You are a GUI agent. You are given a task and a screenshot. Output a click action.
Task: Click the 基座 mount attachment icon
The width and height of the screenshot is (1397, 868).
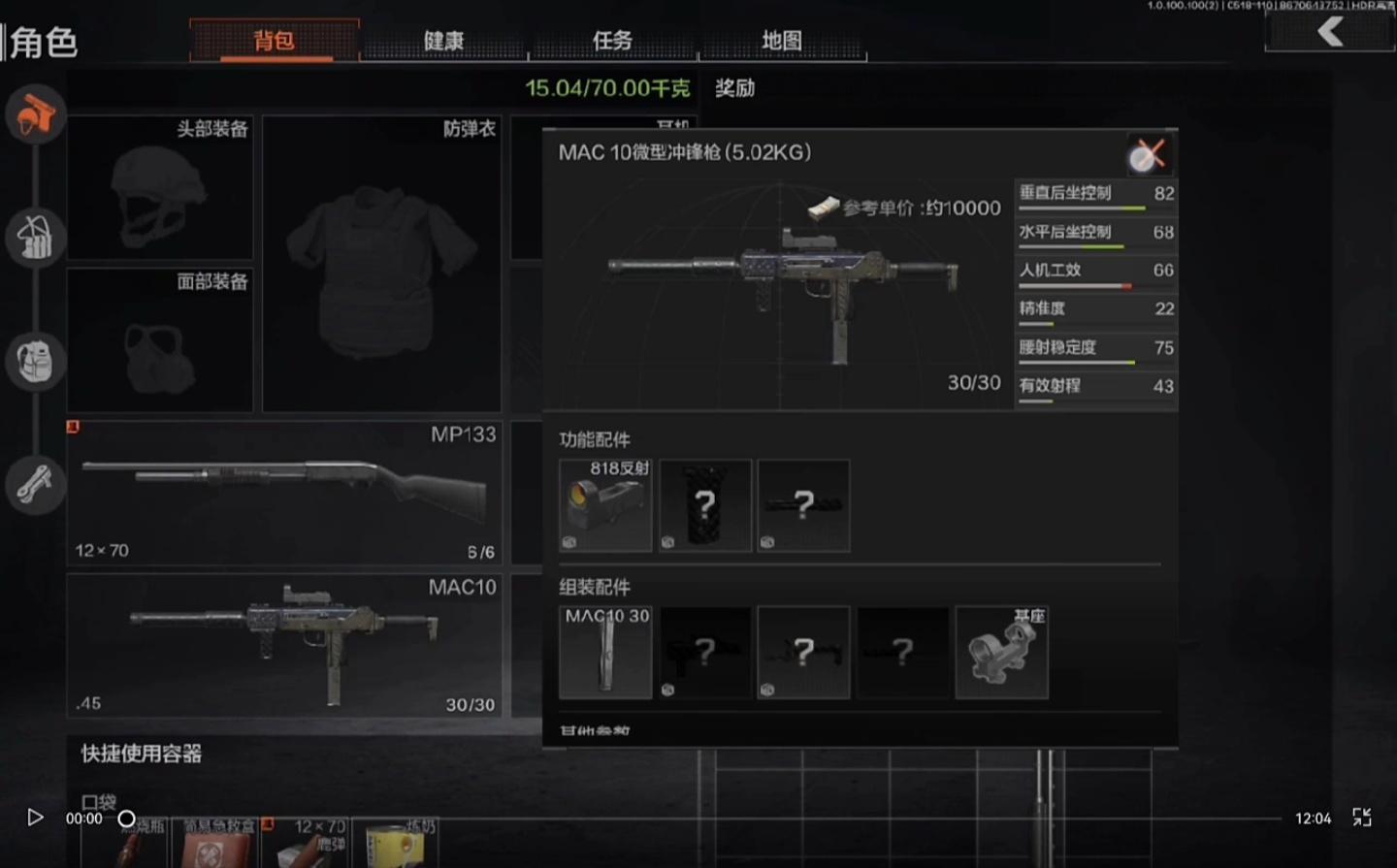point(1000,651)
